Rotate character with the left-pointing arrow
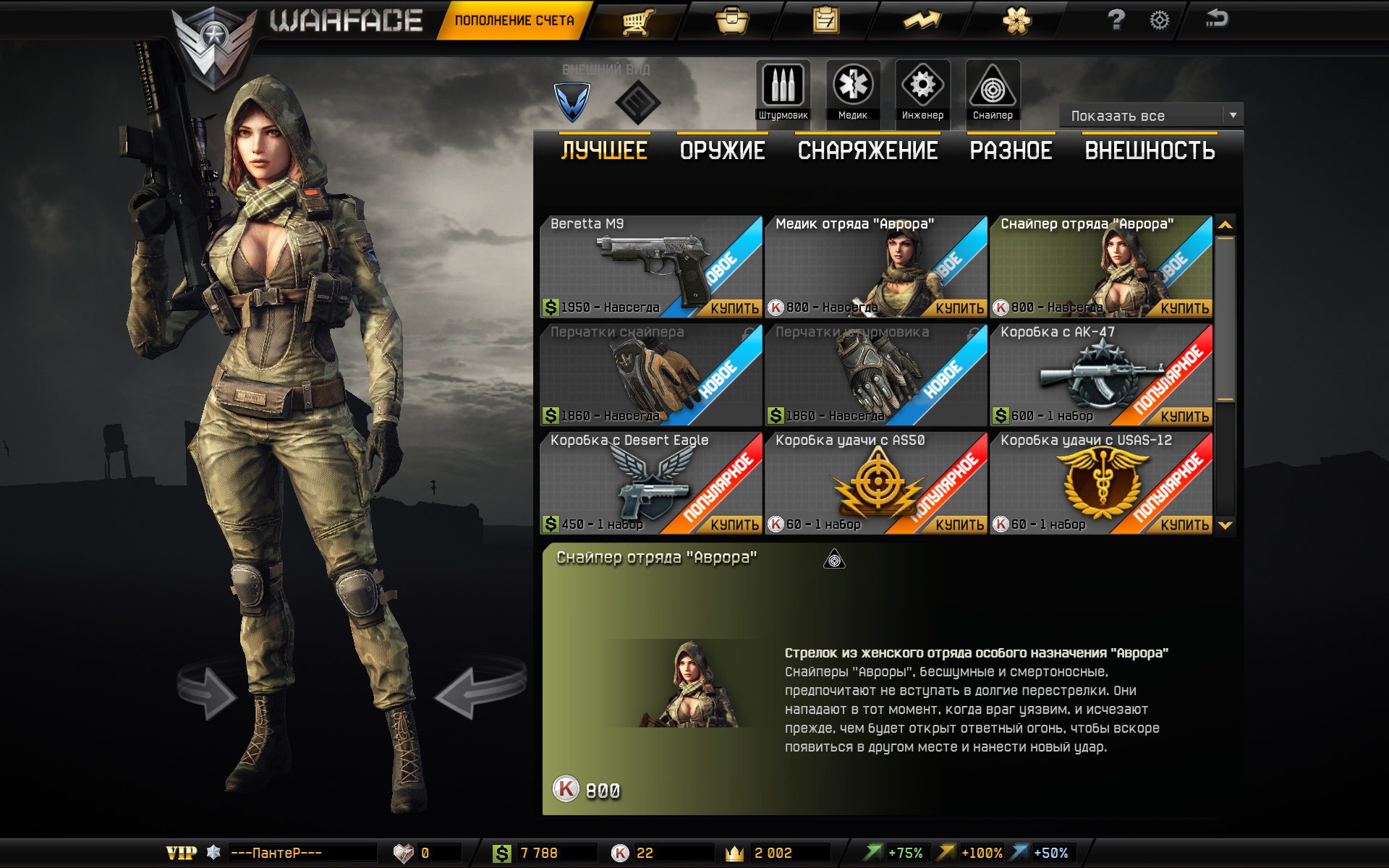Viewport: 1389px width, 868px height. pyautogui.click(x=478, y=691)
